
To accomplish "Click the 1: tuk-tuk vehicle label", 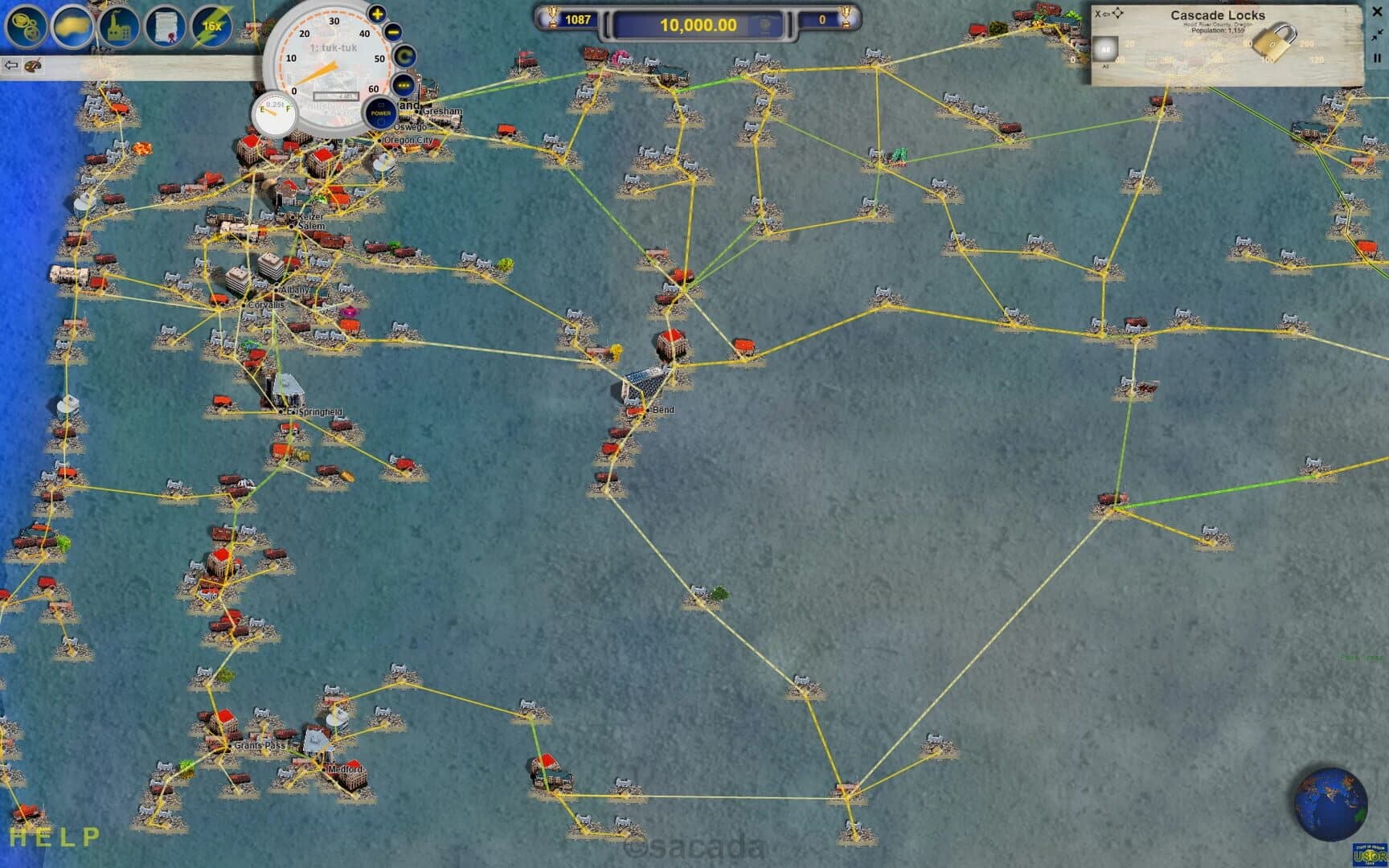I will [333, 48].
